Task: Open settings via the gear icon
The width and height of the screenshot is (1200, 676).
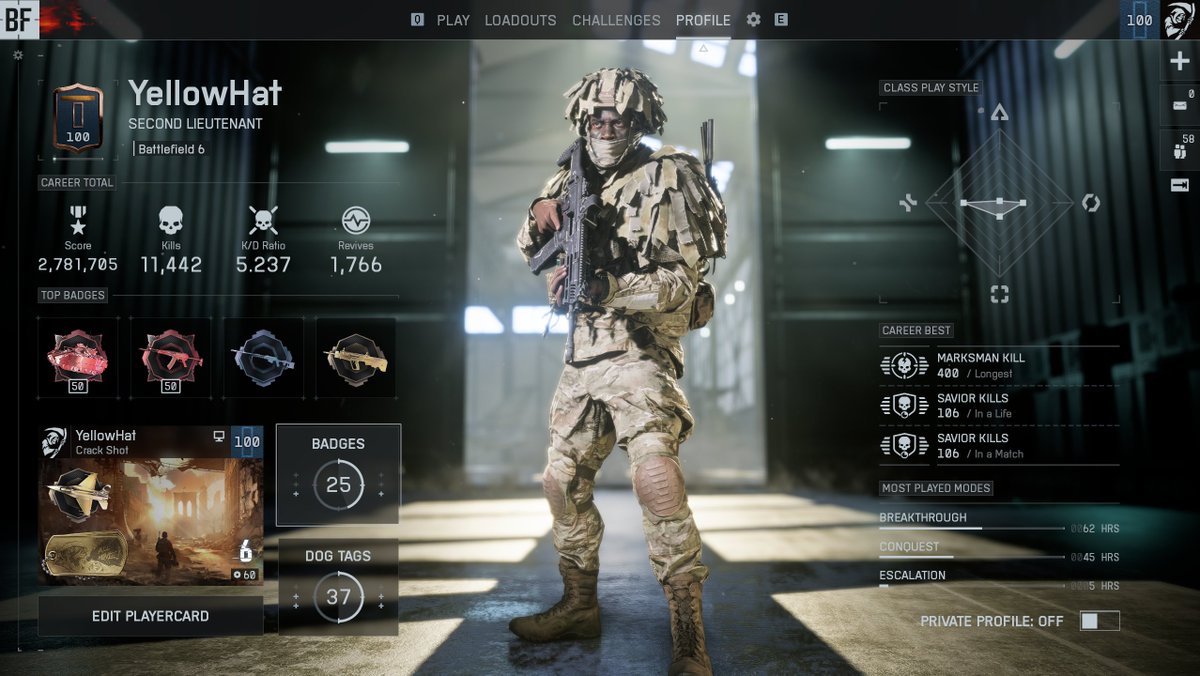Action: (x=754, y=20)
